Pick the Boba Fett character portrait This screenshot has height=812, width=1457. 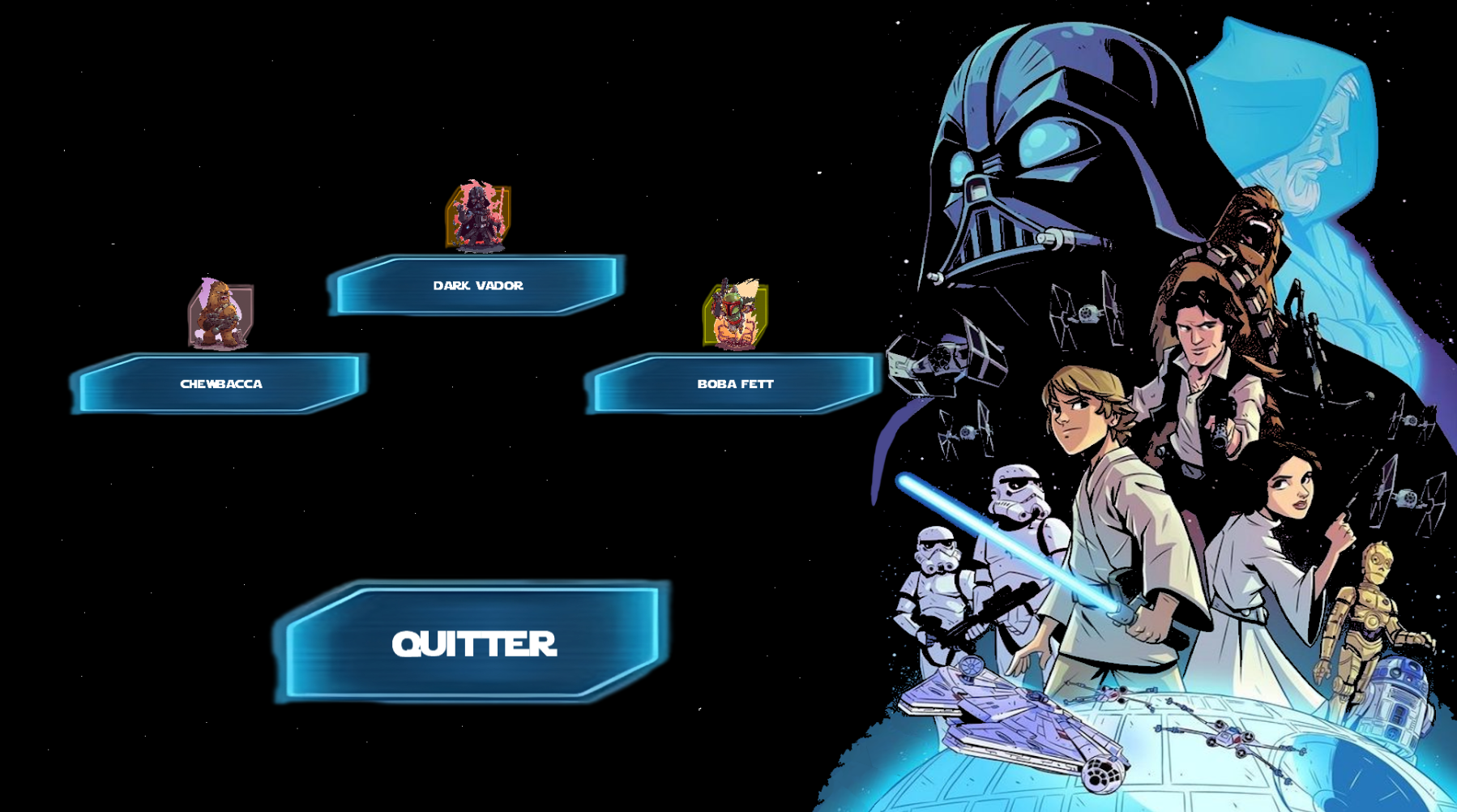point(735,314)
